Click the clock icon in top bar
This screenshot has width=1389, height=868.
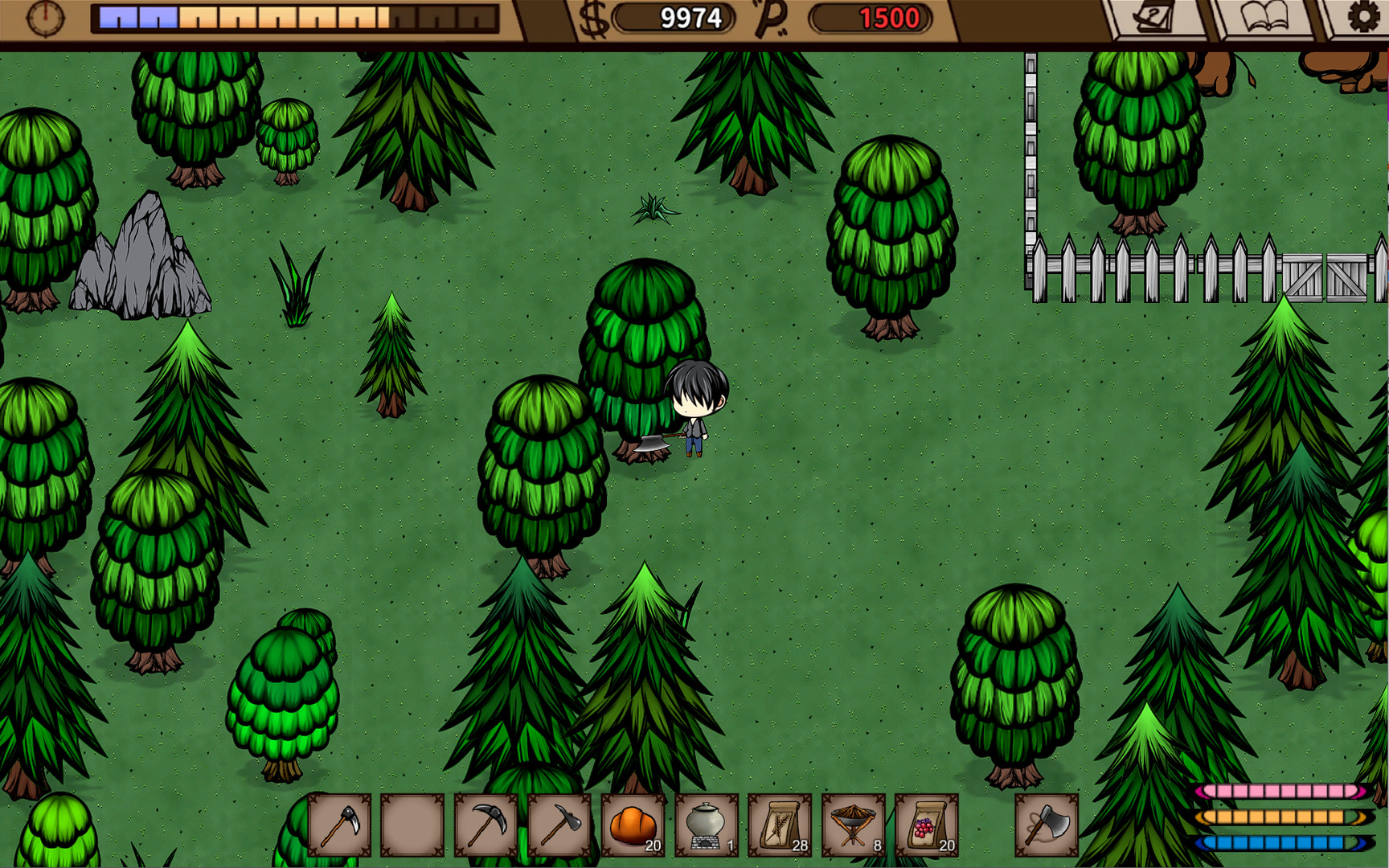pyautogui.click(x=45, y=18)
